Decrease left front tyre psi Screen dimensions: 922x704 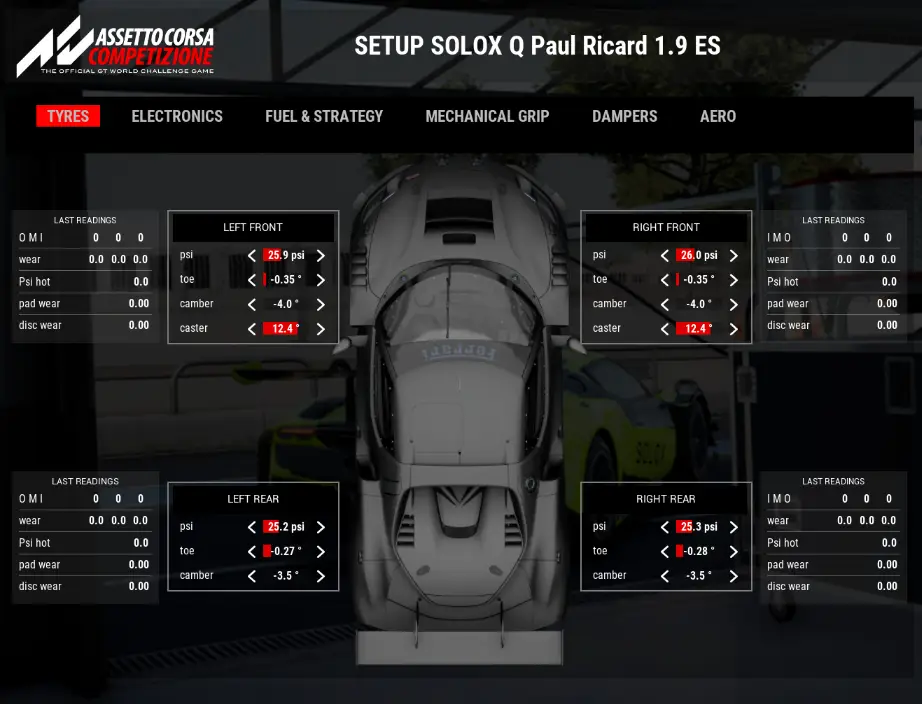pyautogui.click(x=252, y=256)
